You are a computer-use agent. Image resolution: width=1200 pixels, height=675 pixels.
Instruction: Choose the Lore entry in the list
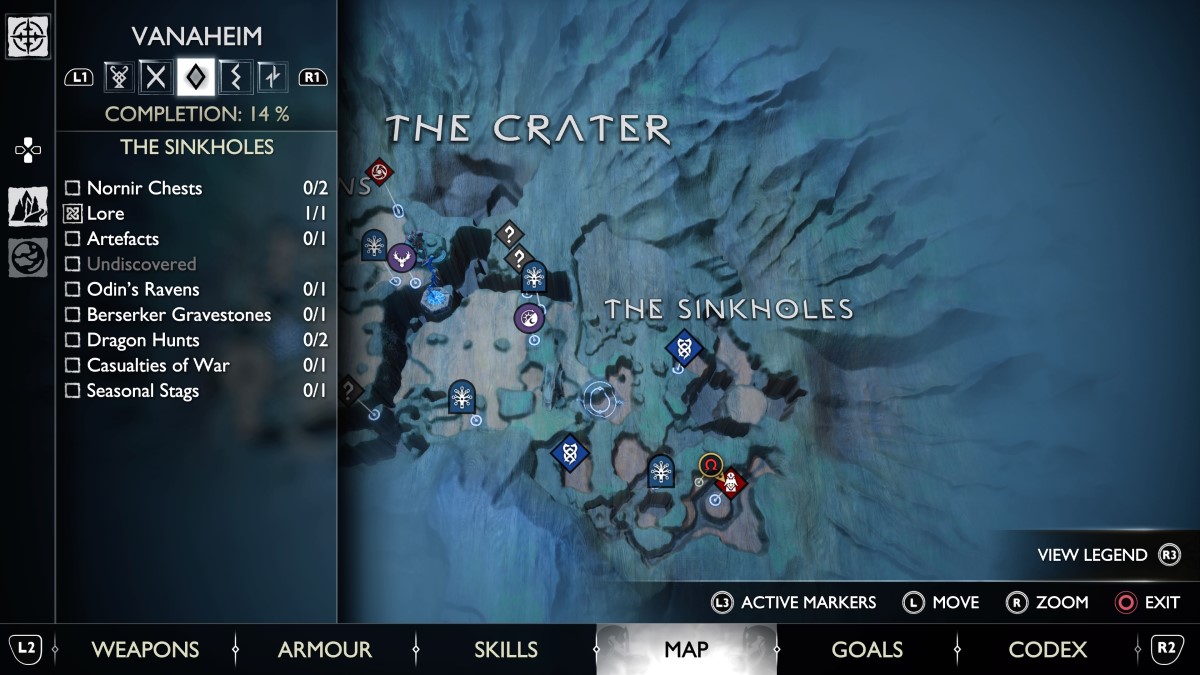[x=105, y=213]
